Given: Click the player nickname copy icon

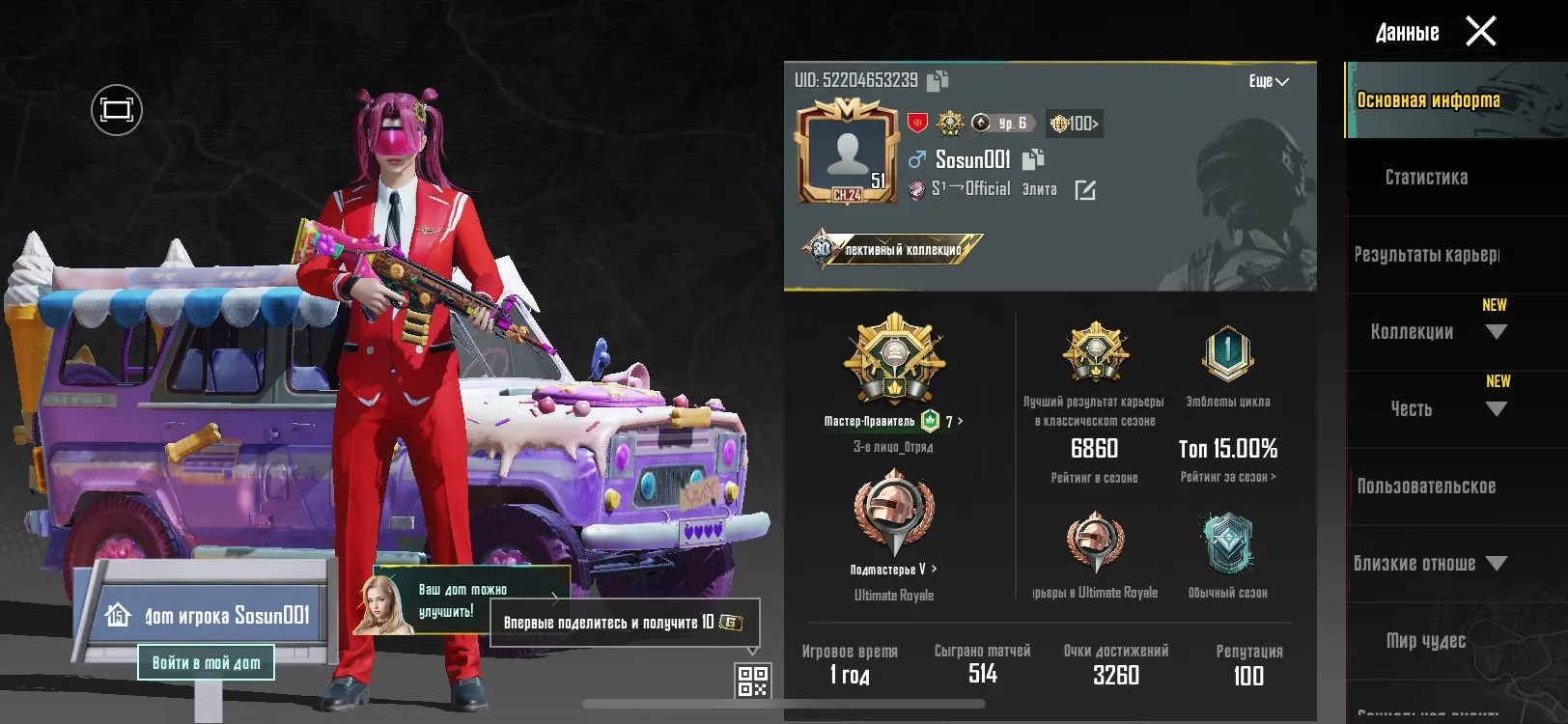Looking at the screenshot, I should pos(1034,159).
